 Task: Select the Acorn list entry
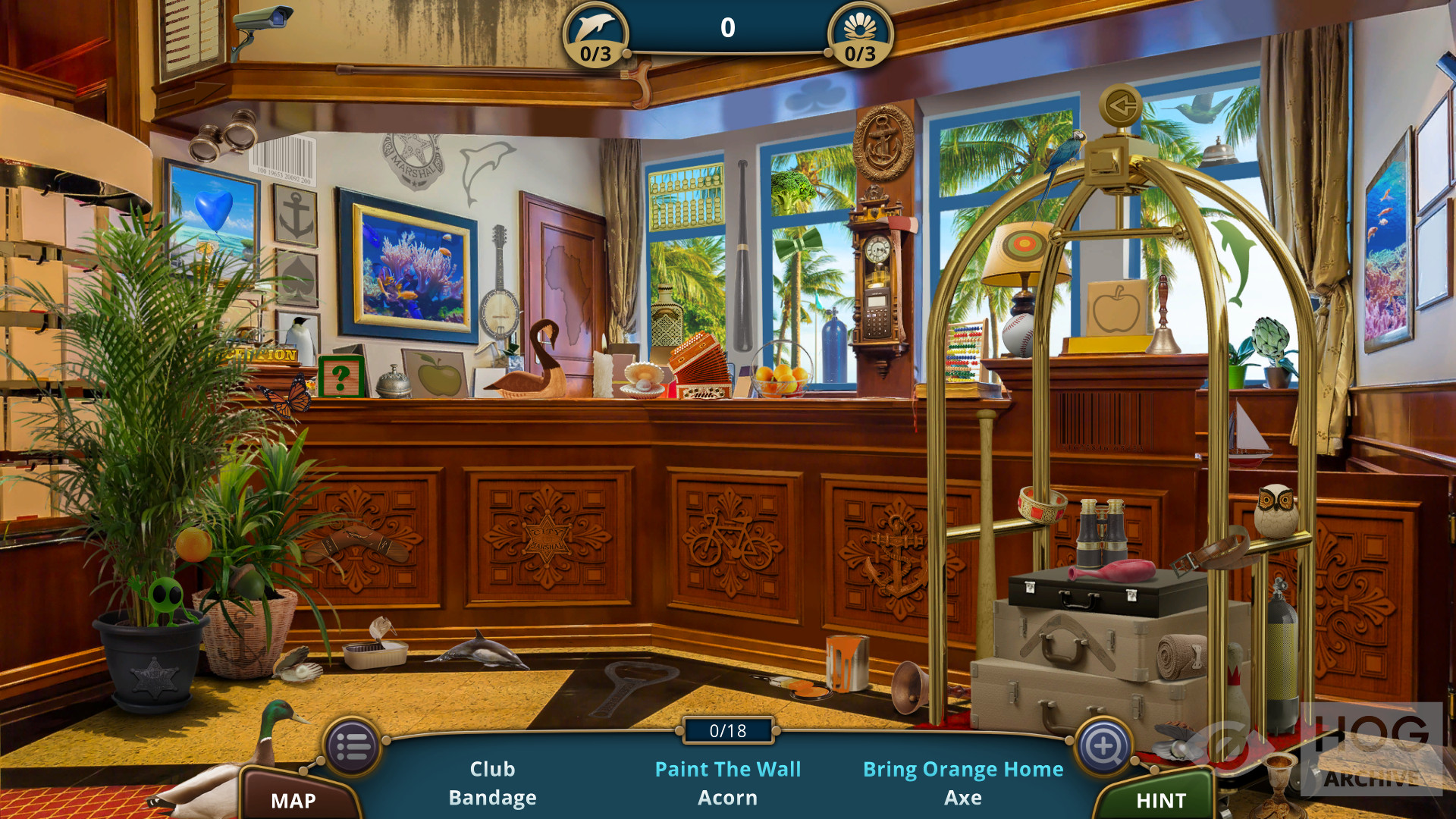click(x=727, y=798)
